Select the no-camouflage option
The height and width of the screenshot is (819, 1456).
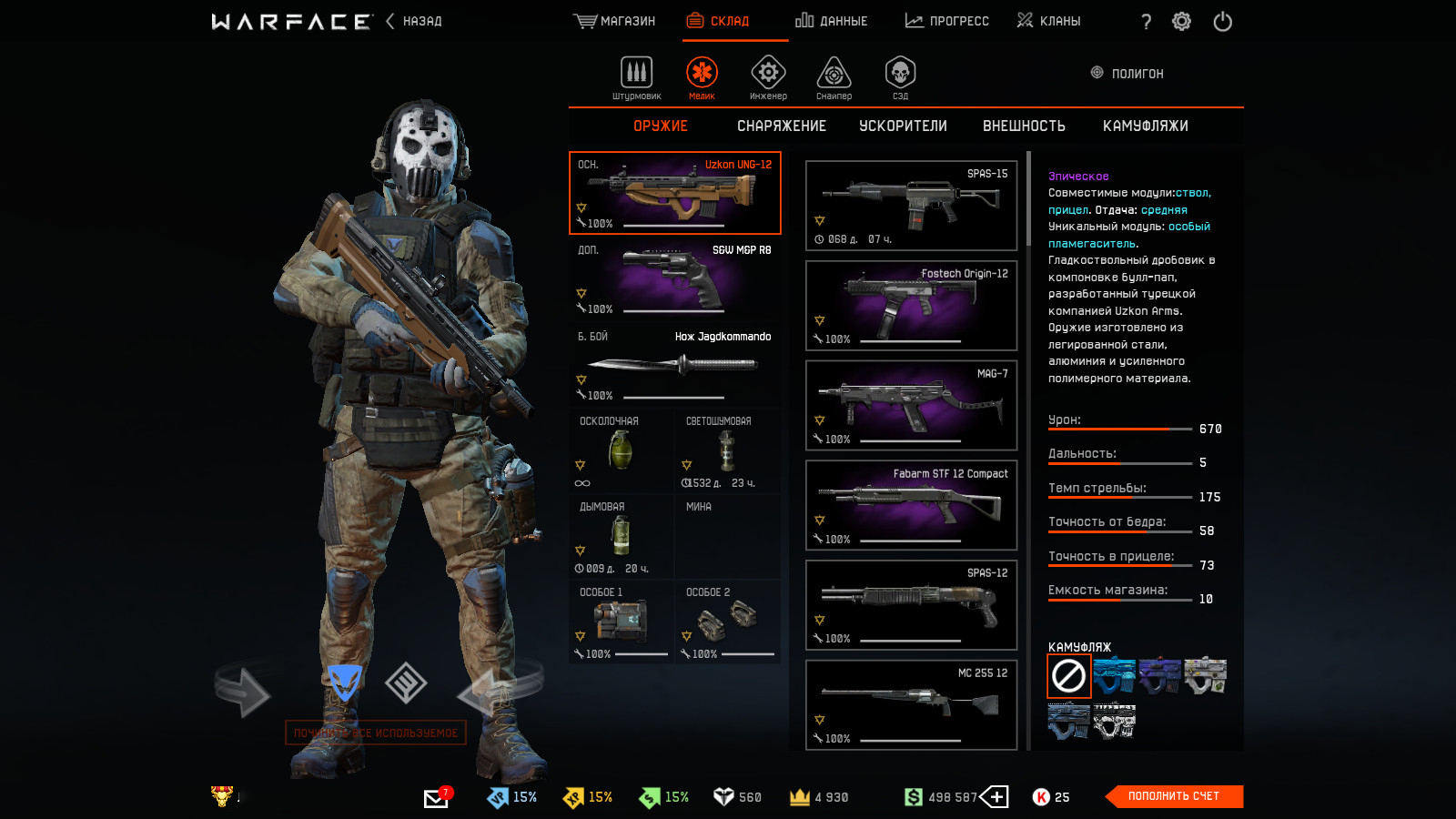tap(1068, 676)
